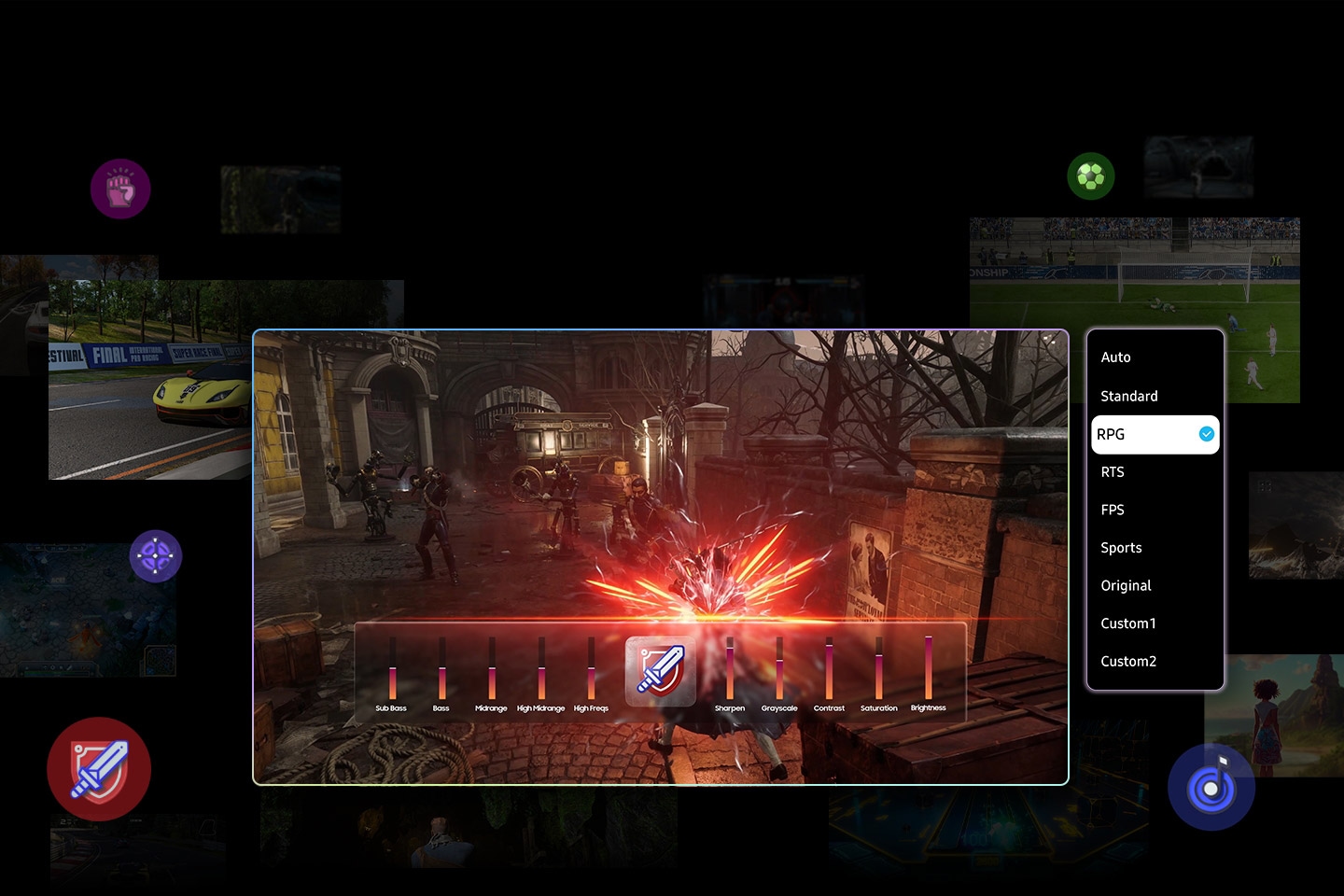Screen dimensions: 1344x896
Task: Click the small sword-shield badge between sliders
Action: pos(660,672)
